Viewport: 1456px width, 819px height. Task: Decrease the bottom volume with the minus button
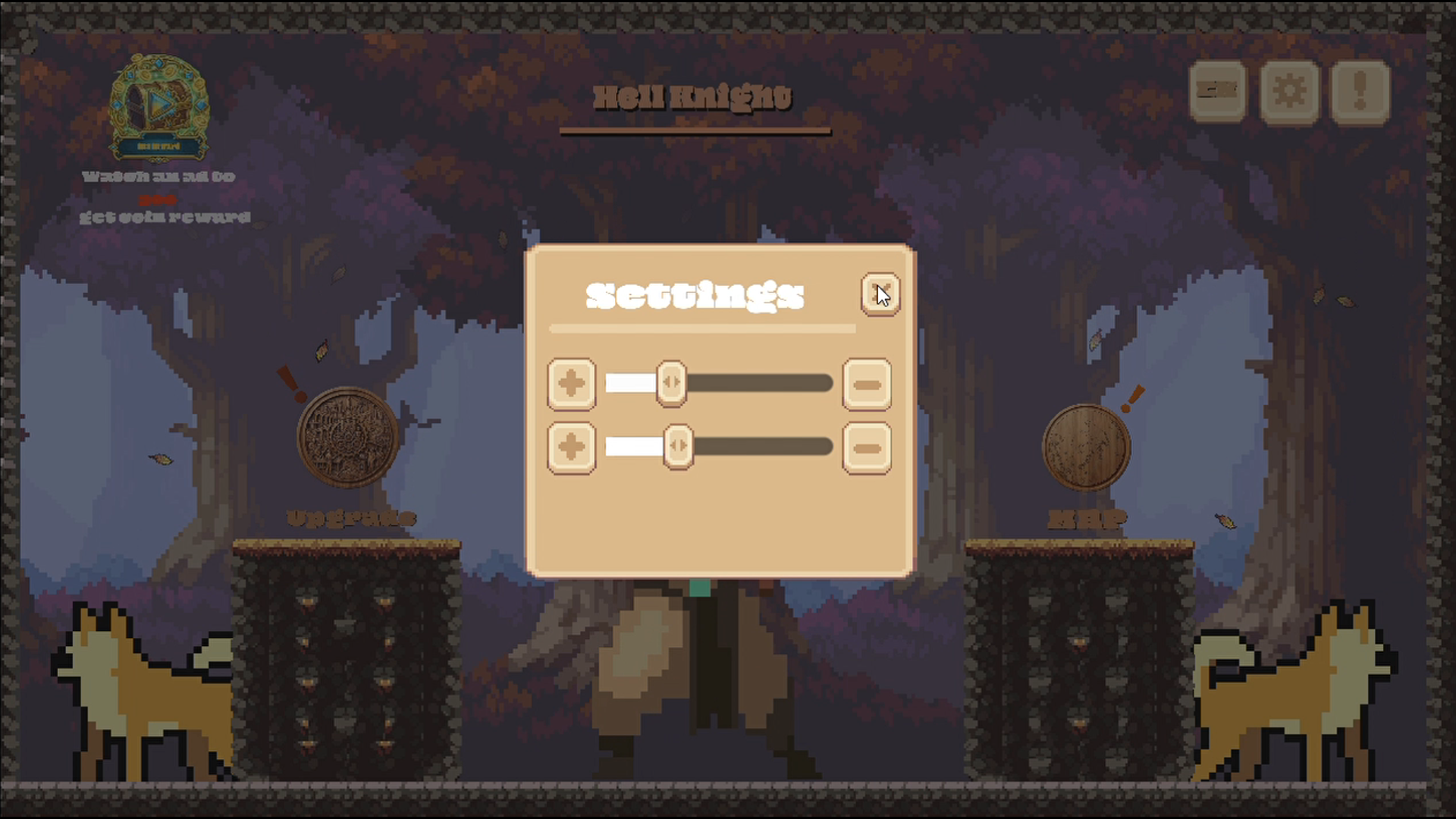[x=867, y=447]
